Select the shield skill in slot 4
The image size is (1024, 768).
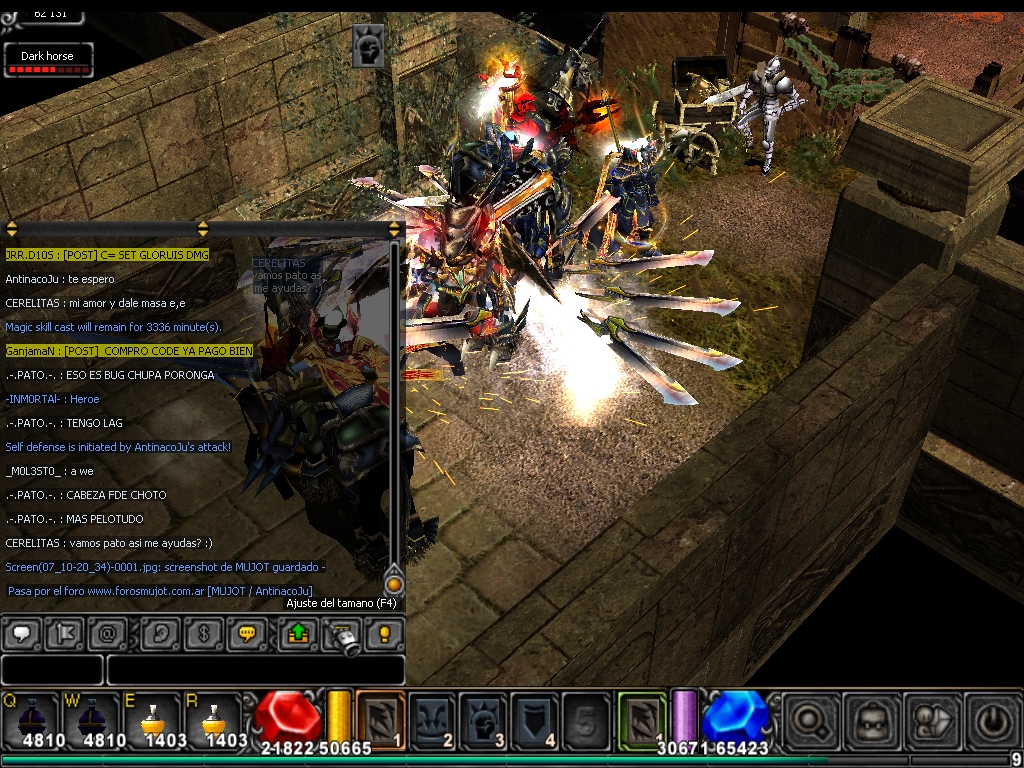click(535, 717)
